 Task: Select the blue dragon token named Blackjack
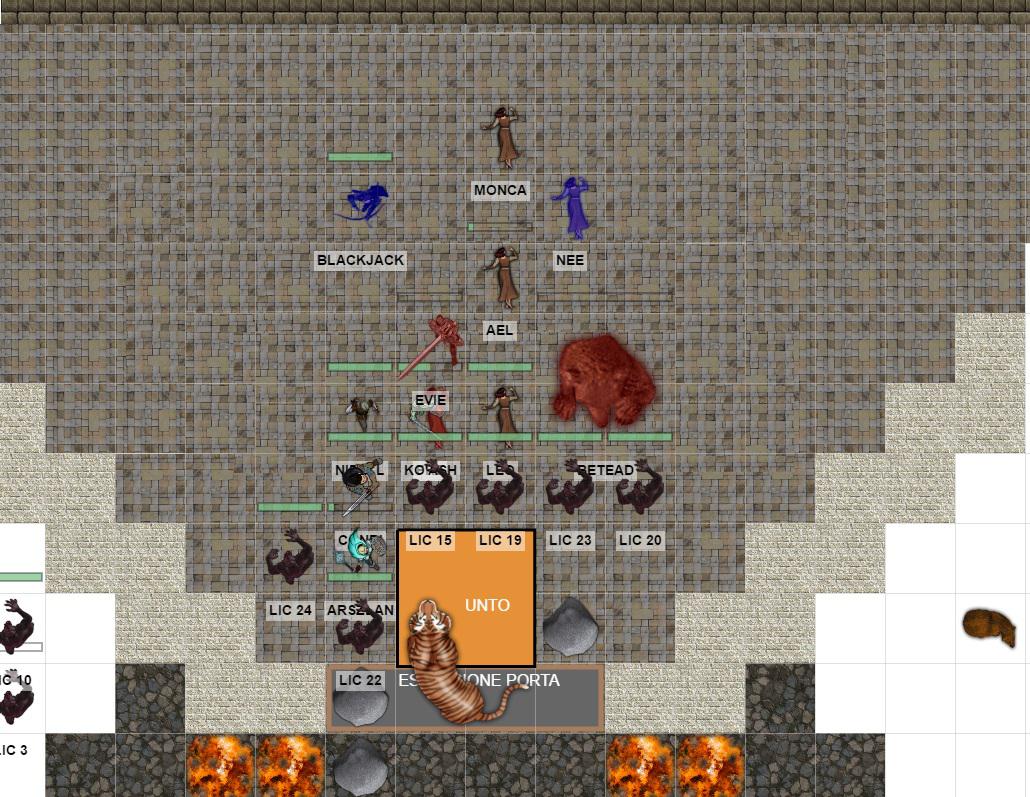pyautogui.click(x=362, y=202)
